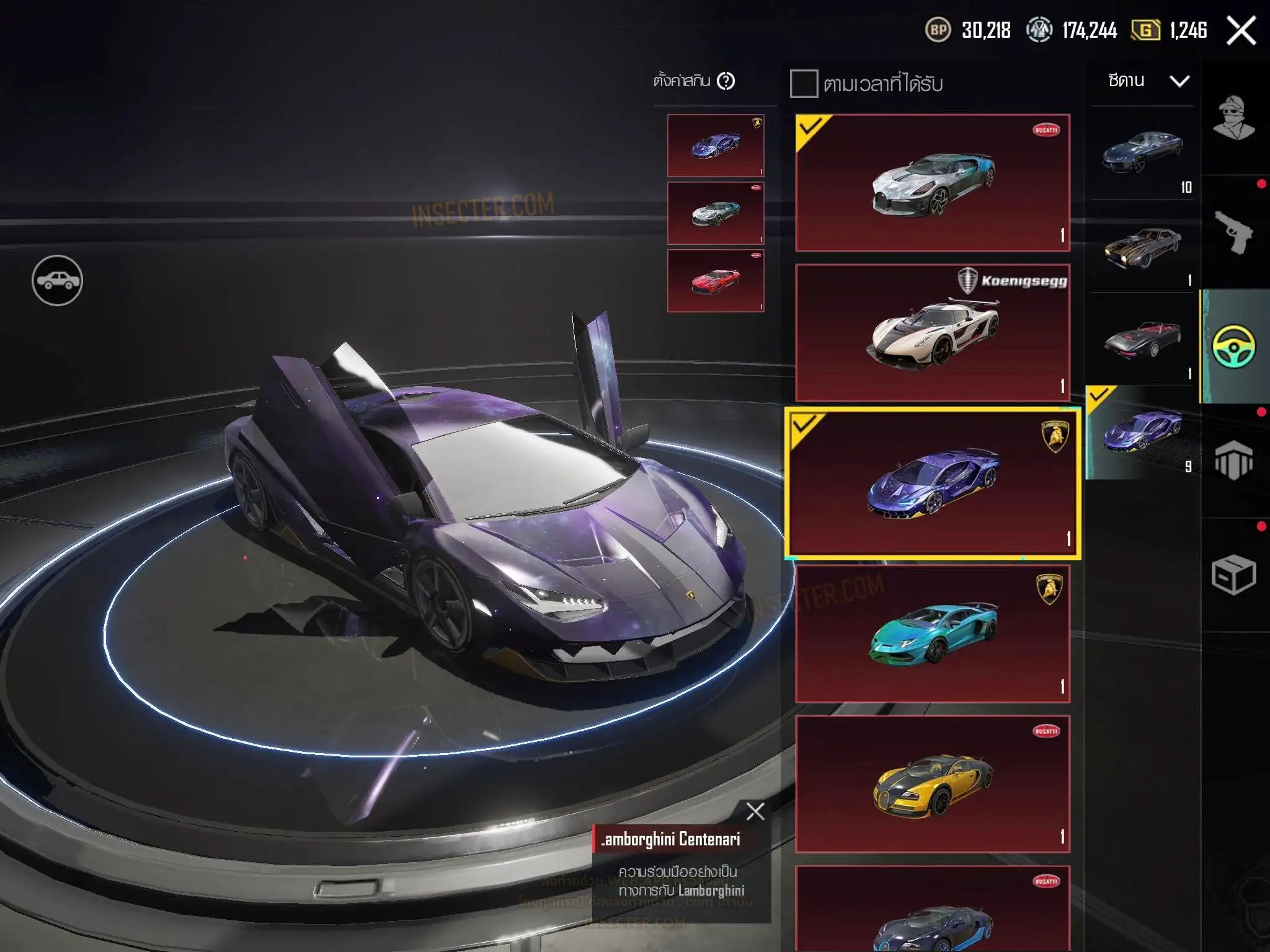Image resolution: width=1270 pixels, height=952 pixels.
Task: Select the purple galaxy Lamborghini Centenario card
Action: (933, 483)
